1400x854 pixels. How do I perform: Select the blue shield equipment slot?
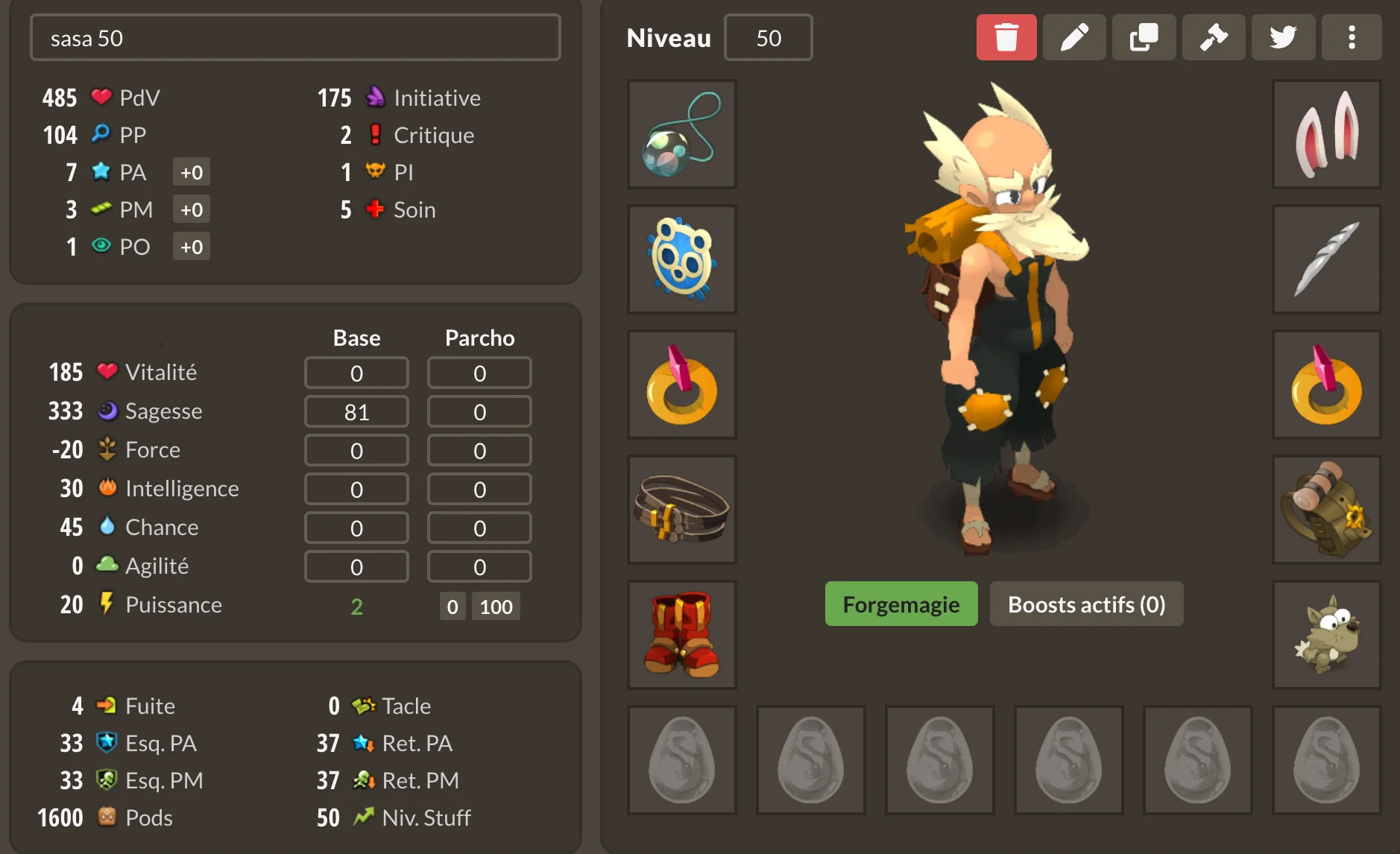click(681, 259)
